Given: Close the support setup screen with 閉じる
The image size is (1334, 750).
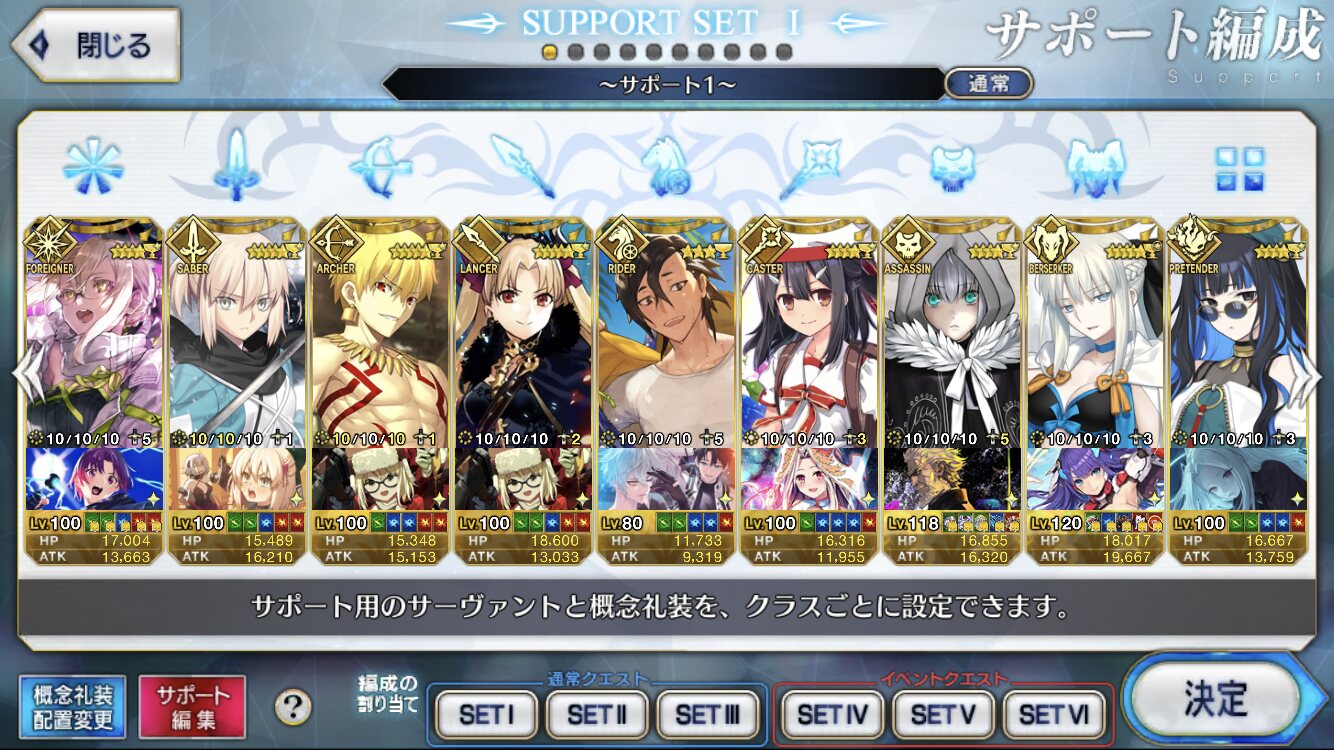Looking at the screenshot, I should pyautogui.click(x=96, y=45).
